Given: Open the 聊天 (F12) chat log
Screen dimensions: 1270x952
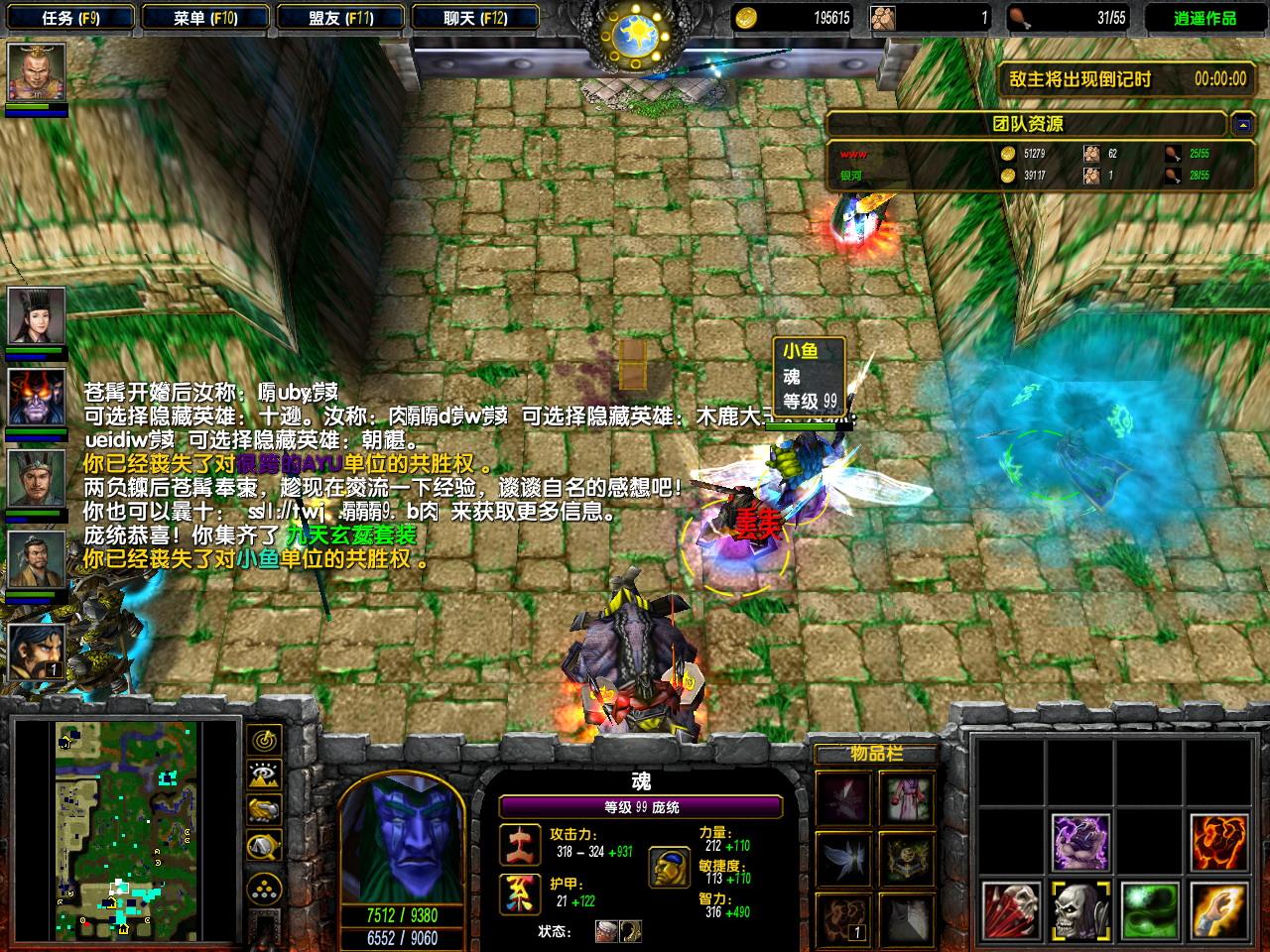Looking at the screenshot, I should pos(475,18).
